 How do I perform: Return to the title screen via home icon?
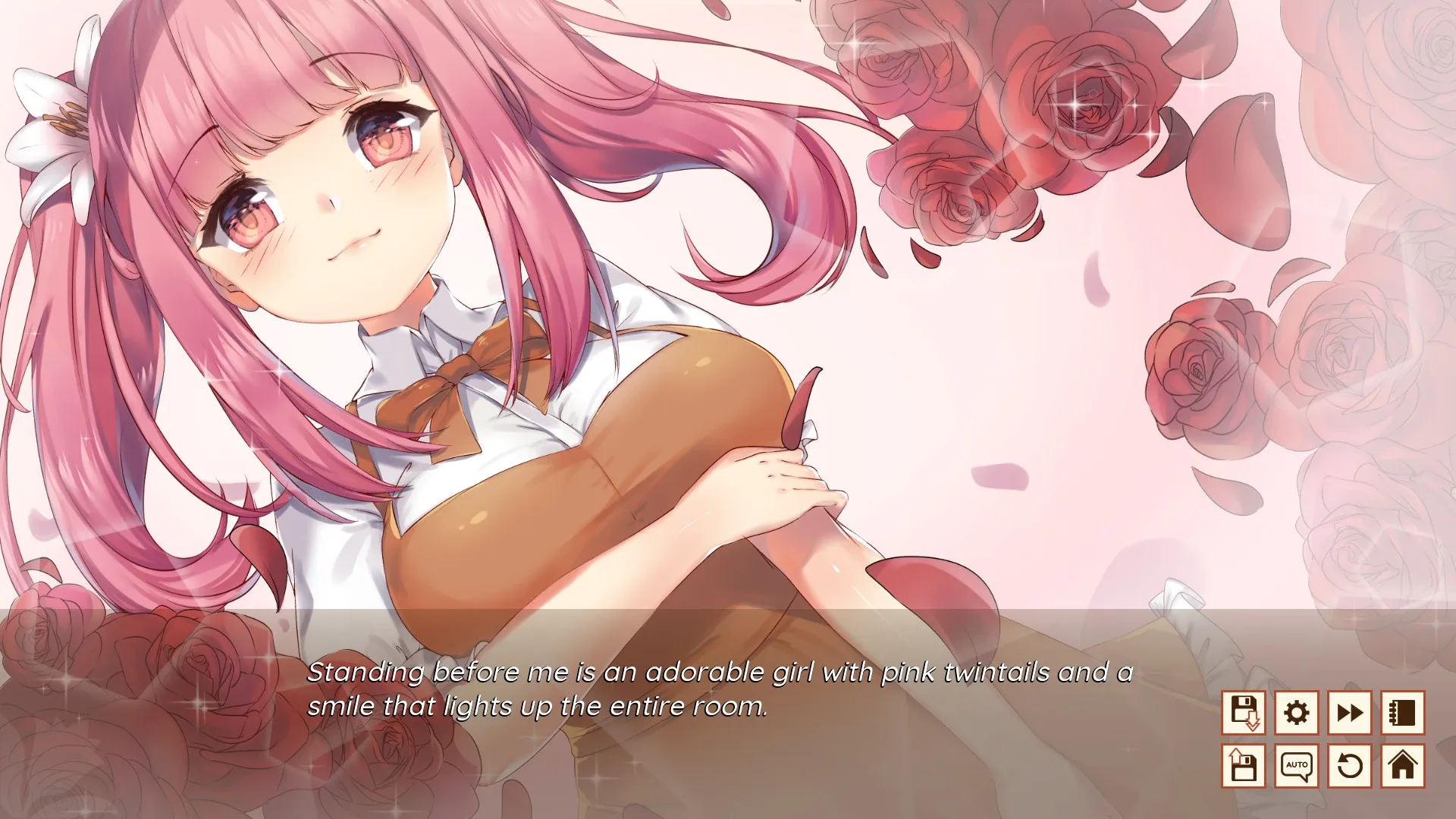click(1403, 766)
